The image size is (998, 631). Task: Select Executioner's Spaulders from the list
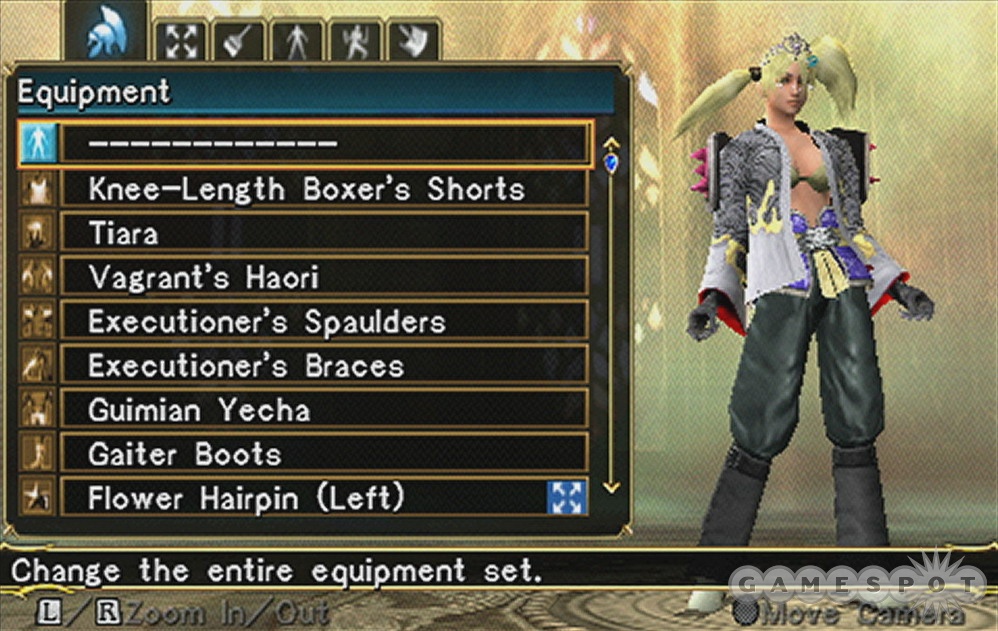tap(323, 321)
